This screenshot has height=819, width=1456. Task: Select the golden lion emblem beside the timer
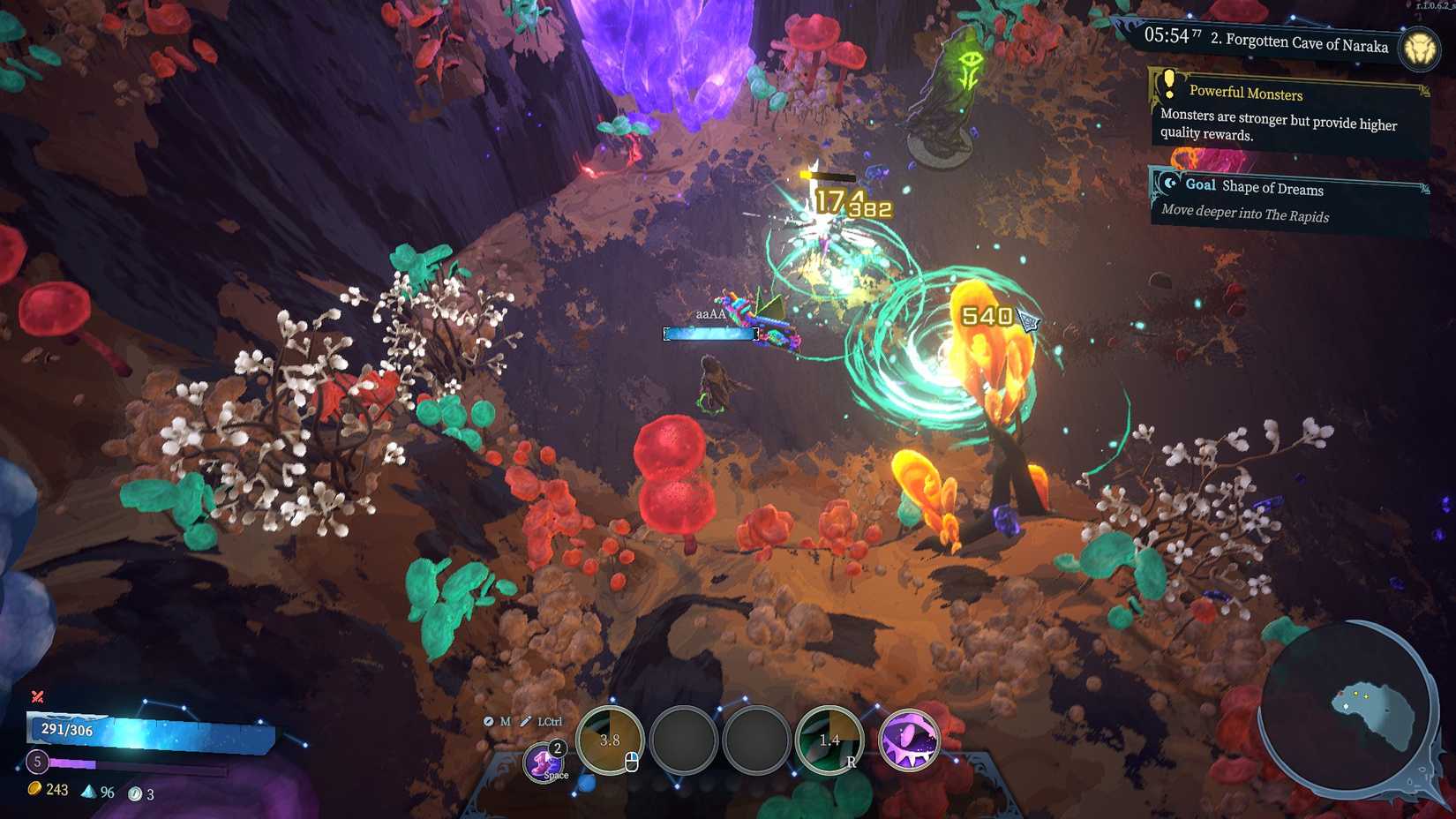point(1420,46)
